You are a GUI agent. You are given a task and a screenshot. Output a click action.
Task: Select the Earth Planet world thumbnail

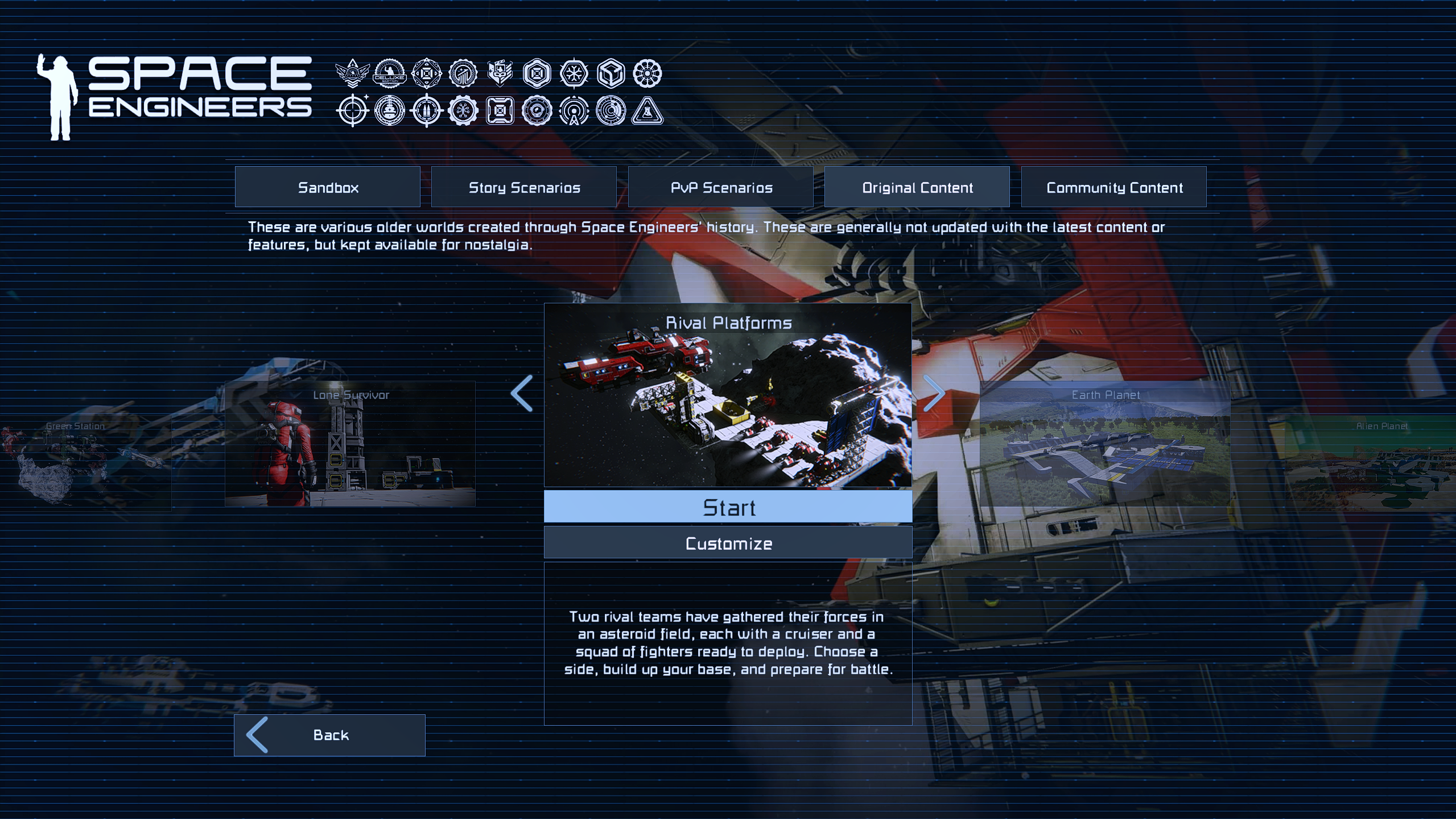1105,444
